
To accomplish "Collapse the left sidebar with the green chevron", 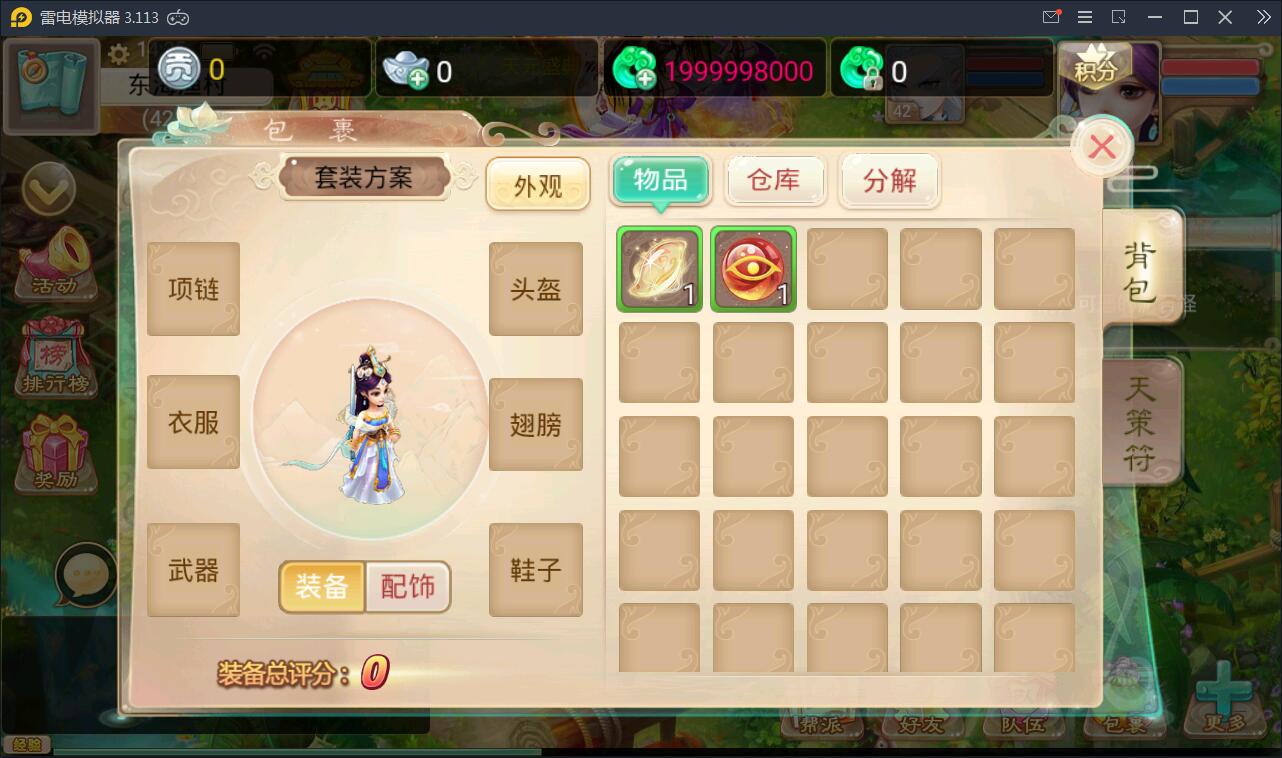I will [50, 190].
